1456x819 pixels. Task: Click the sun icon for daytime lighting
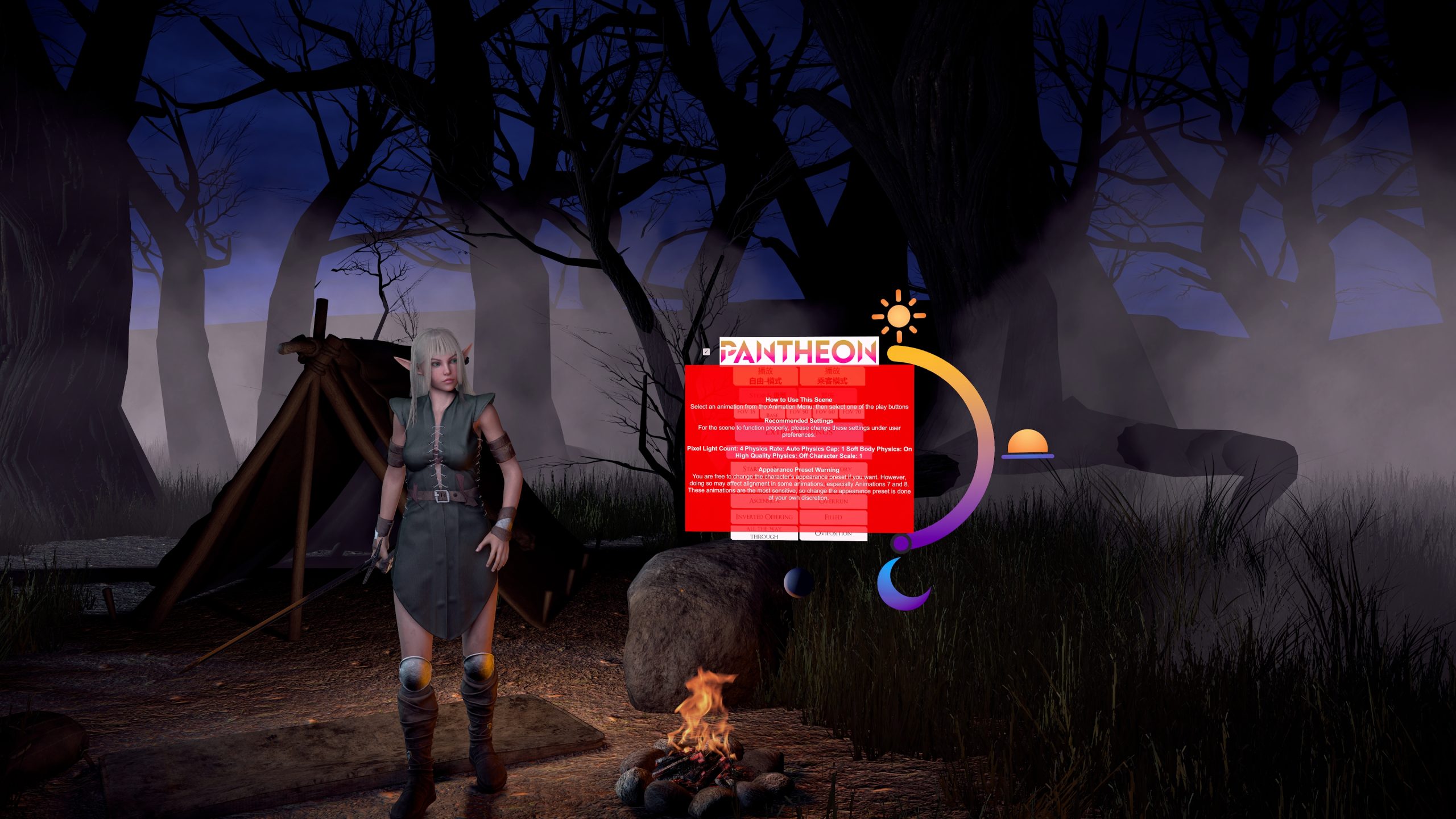(x=899, y=316)
